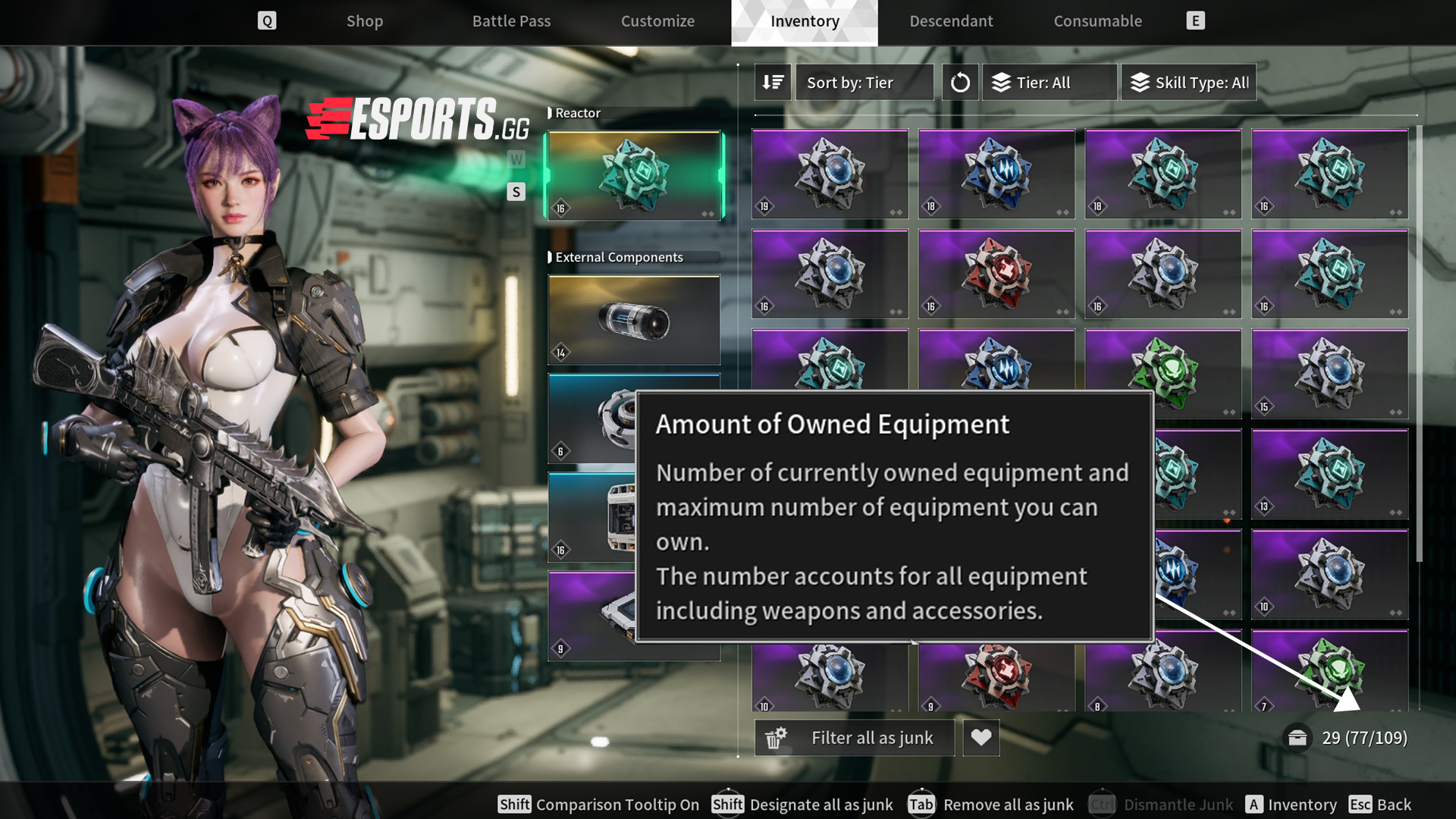Screen dimensions: 1456x819
Task: Choose the level 19 reactor in inventory
Action: (830, 174)
